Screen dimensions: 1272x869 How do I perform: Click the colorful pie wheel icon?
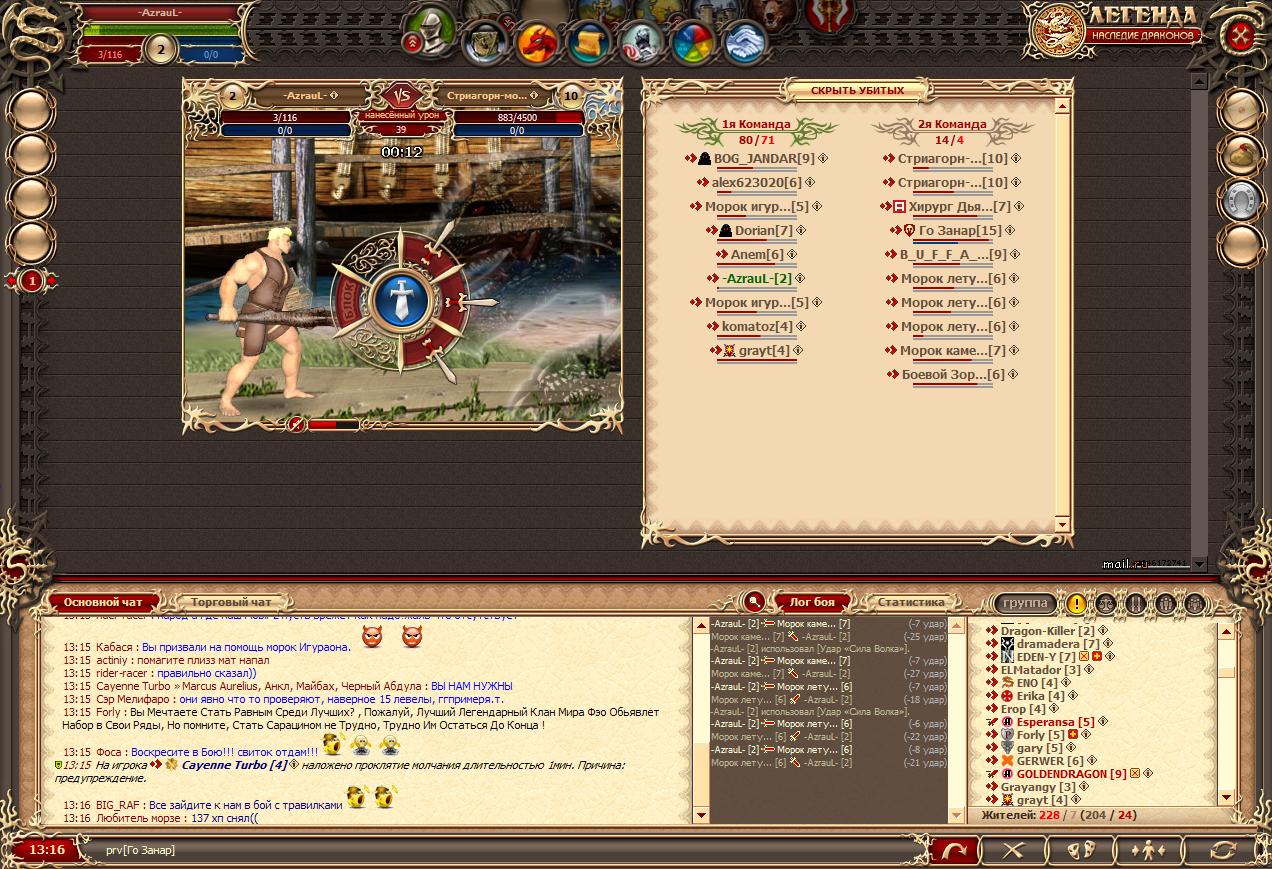(692, 42)
